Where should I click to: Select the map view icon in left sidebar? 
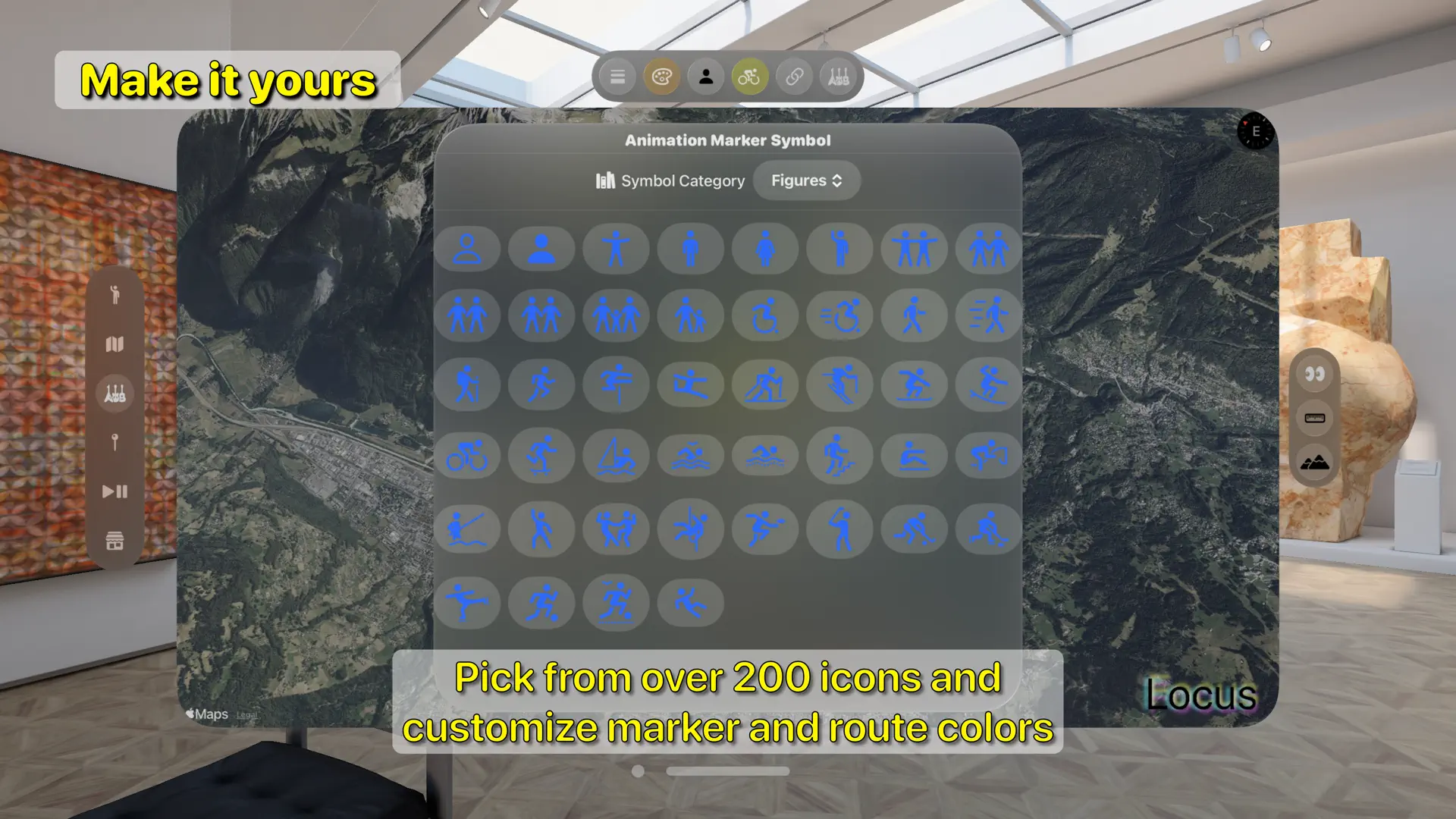click(115, 345)
